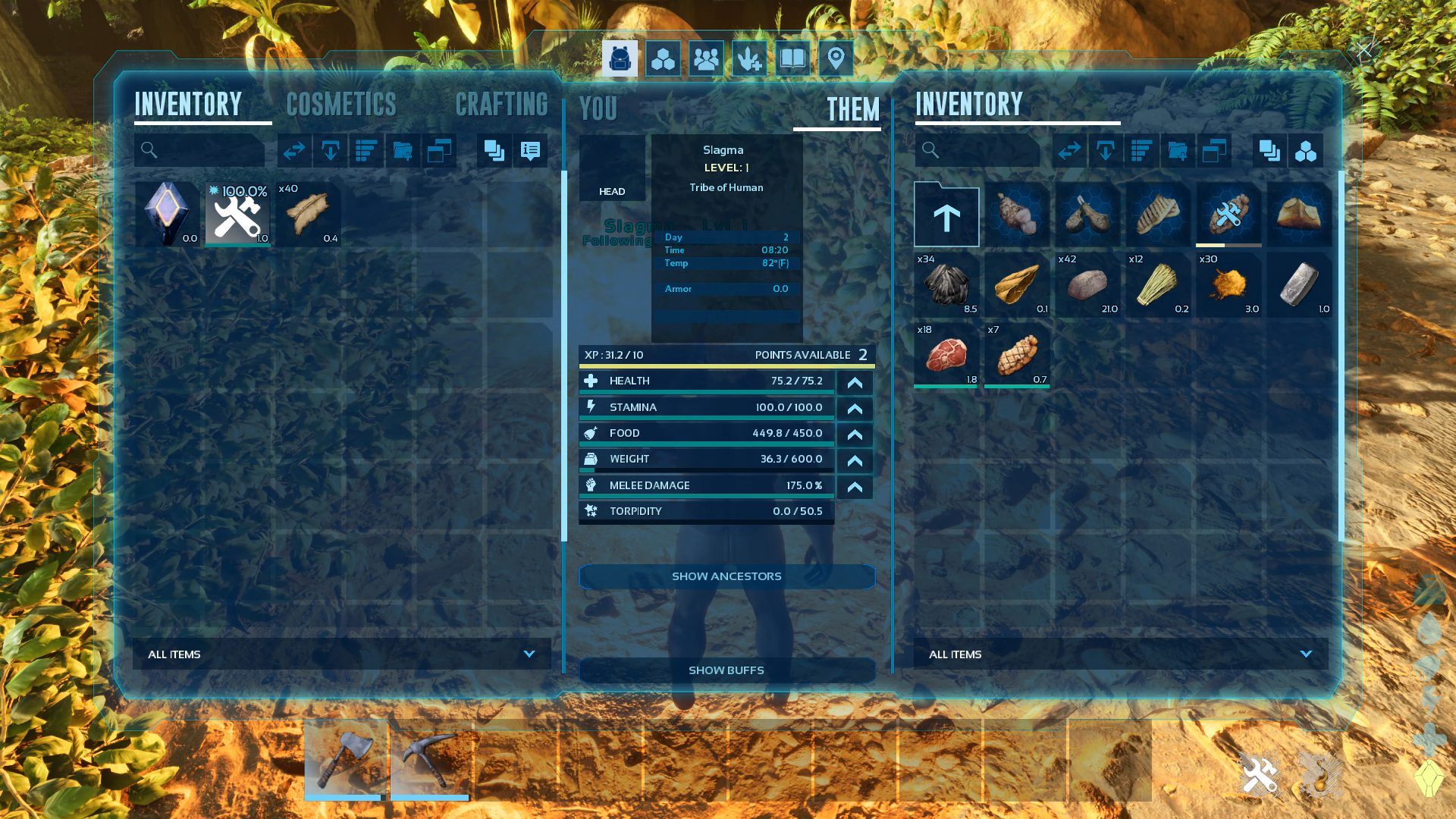Select the stack of 40 fiber

pos(308,214)
